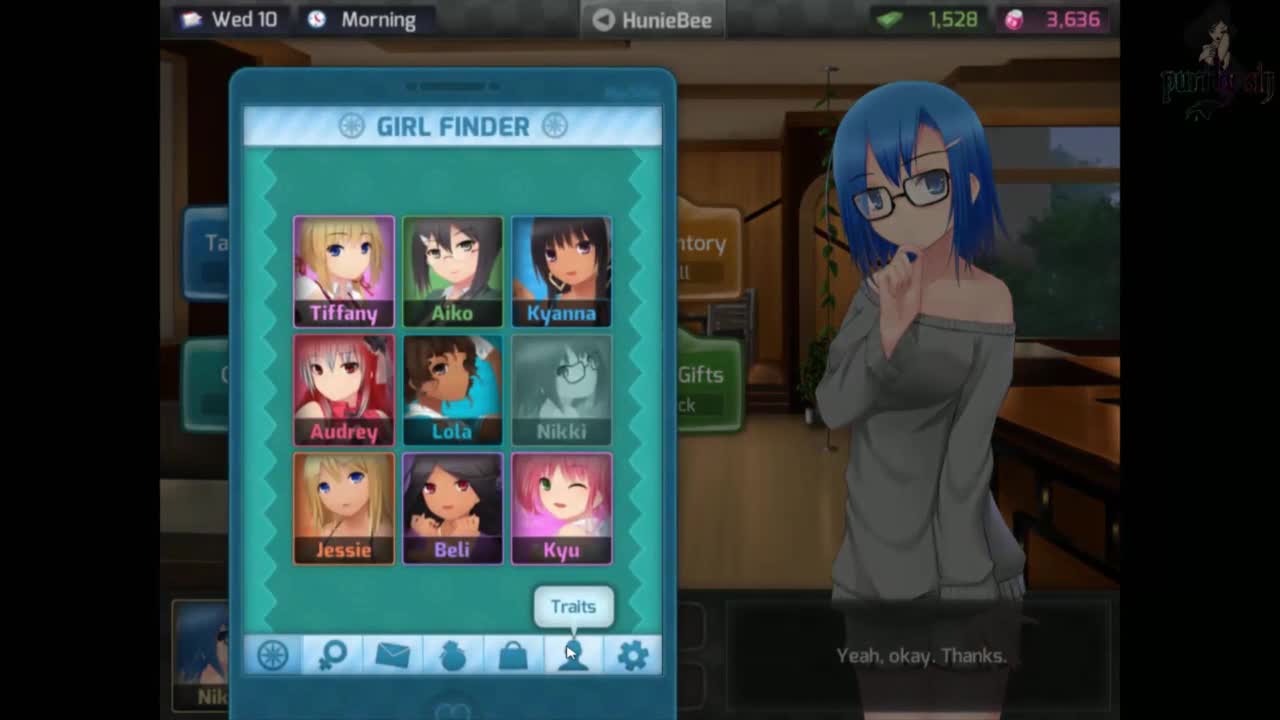Viewport: 1280px width, 720px height.
Task: Open the Traits person icon tab
Action: click(573, 655)
